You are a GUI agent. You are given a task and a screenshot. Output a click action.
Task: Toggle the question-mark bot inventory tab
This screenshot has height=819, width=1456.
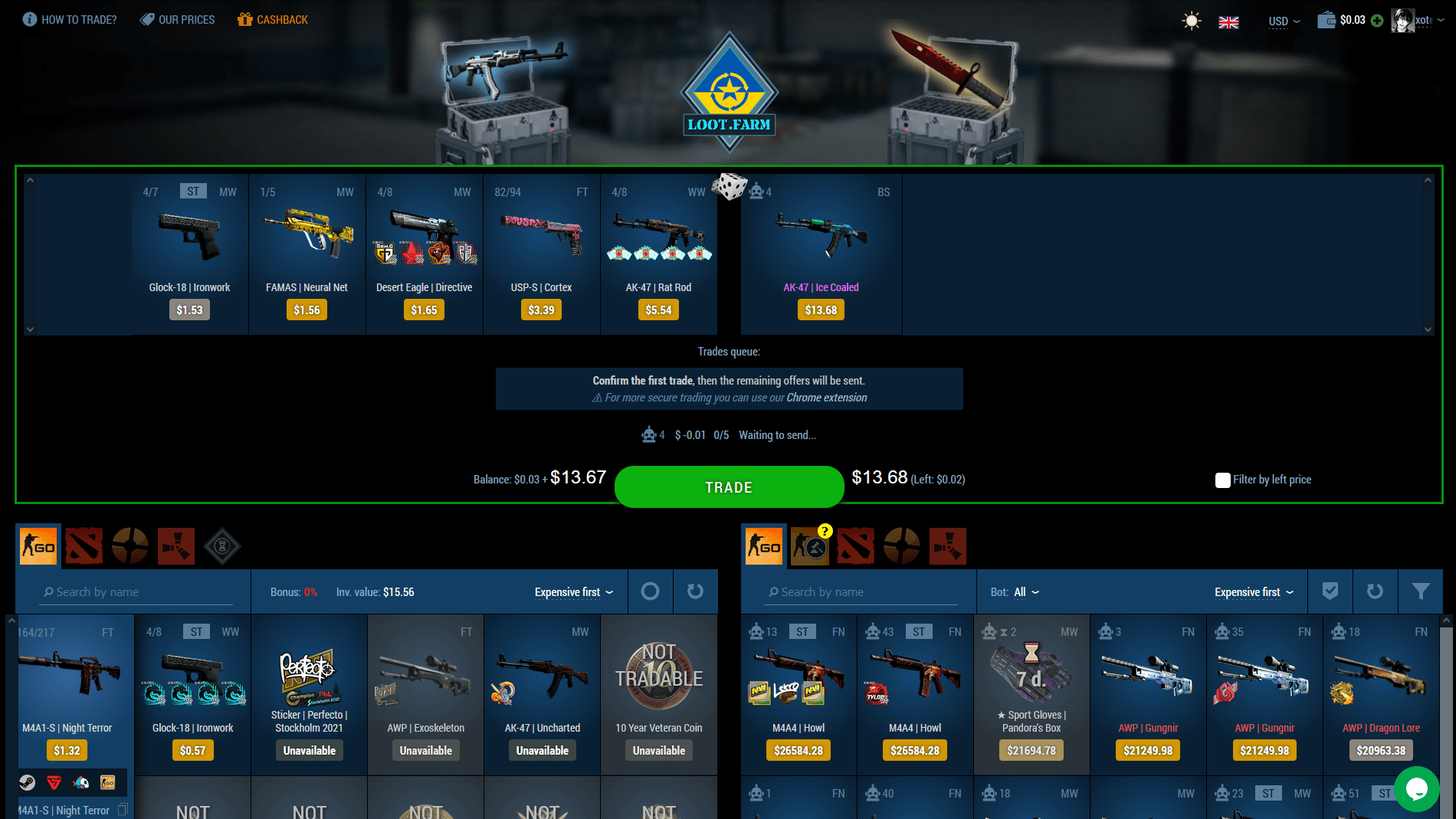810,545
